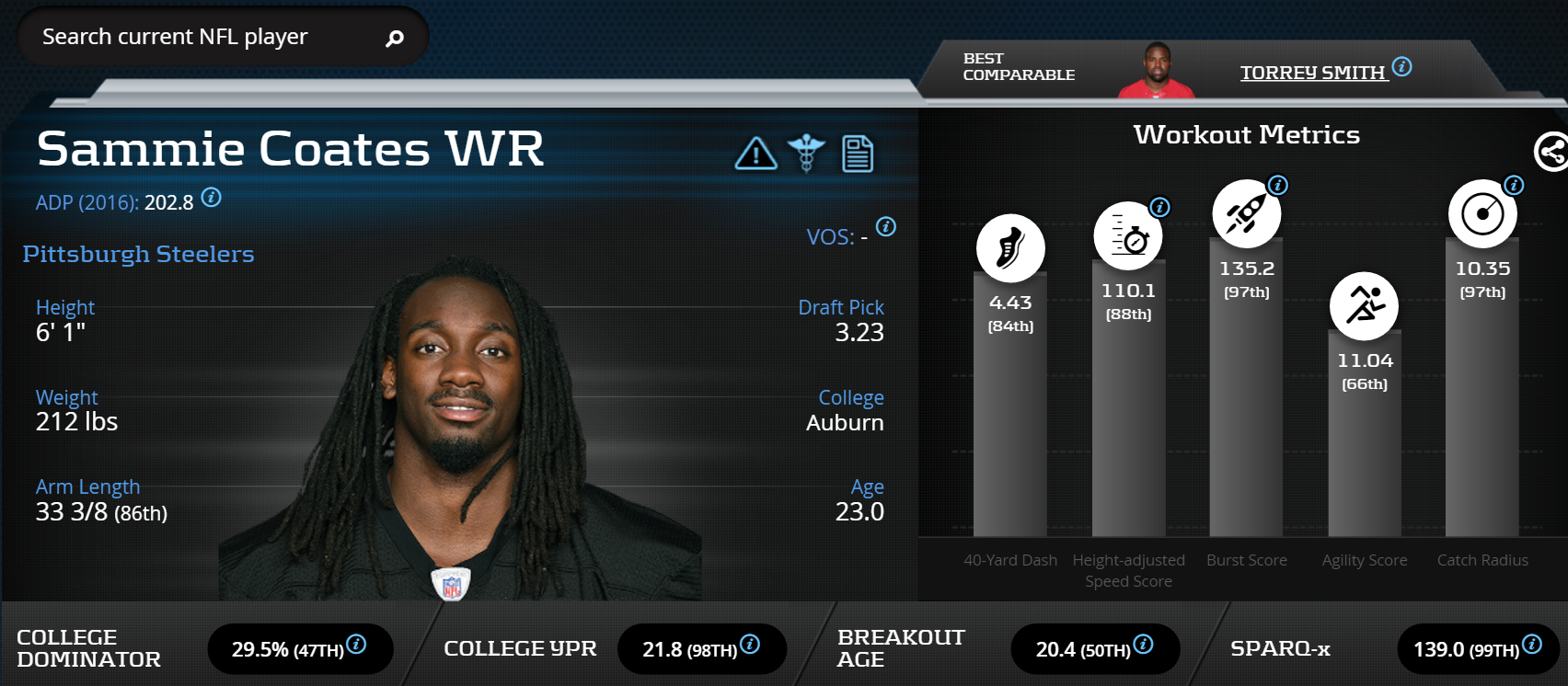Show info for Catch Radius metric
Viewport: 1568px width, 686px height.
[1514, 185]
